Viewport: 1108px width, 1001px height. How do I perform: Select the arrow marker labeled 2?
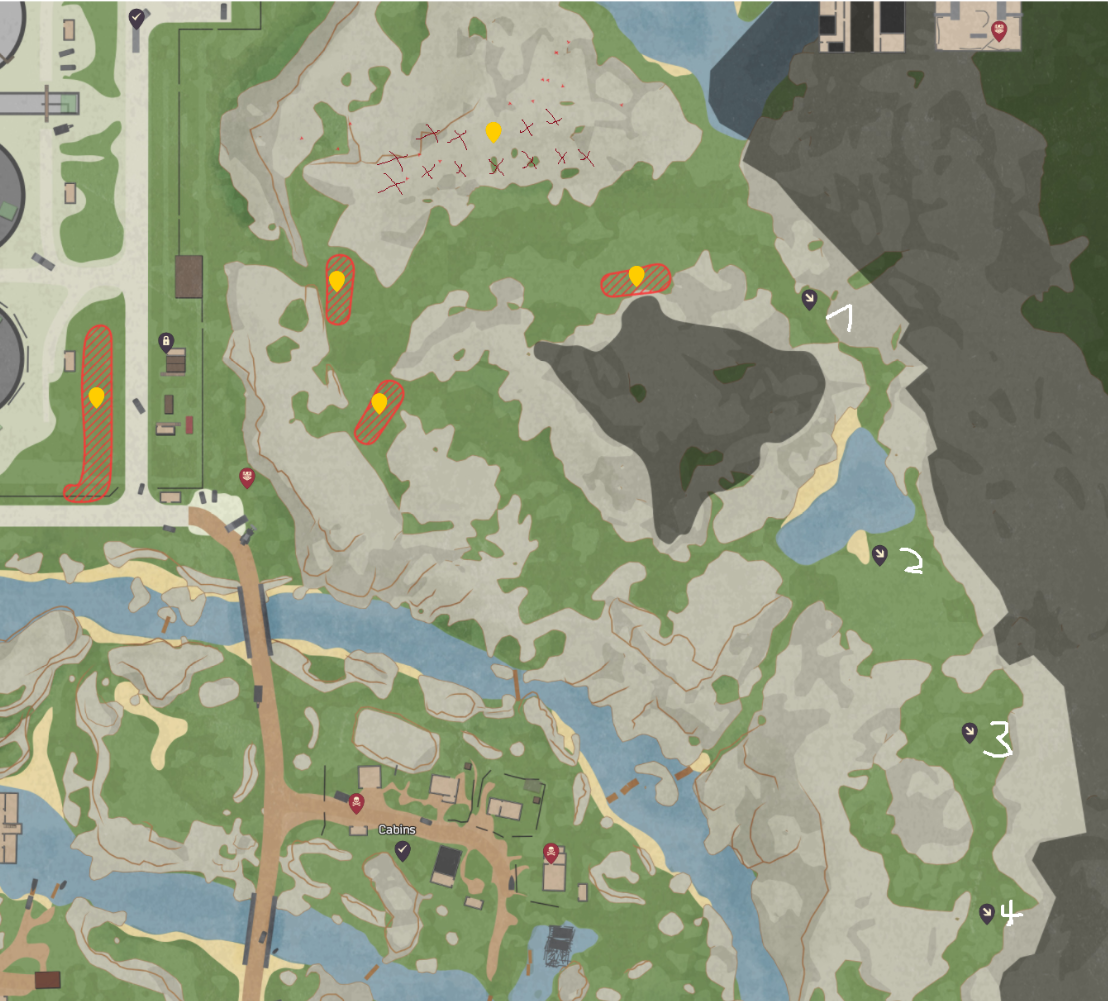pyautogui.click(x=879, y=554)
